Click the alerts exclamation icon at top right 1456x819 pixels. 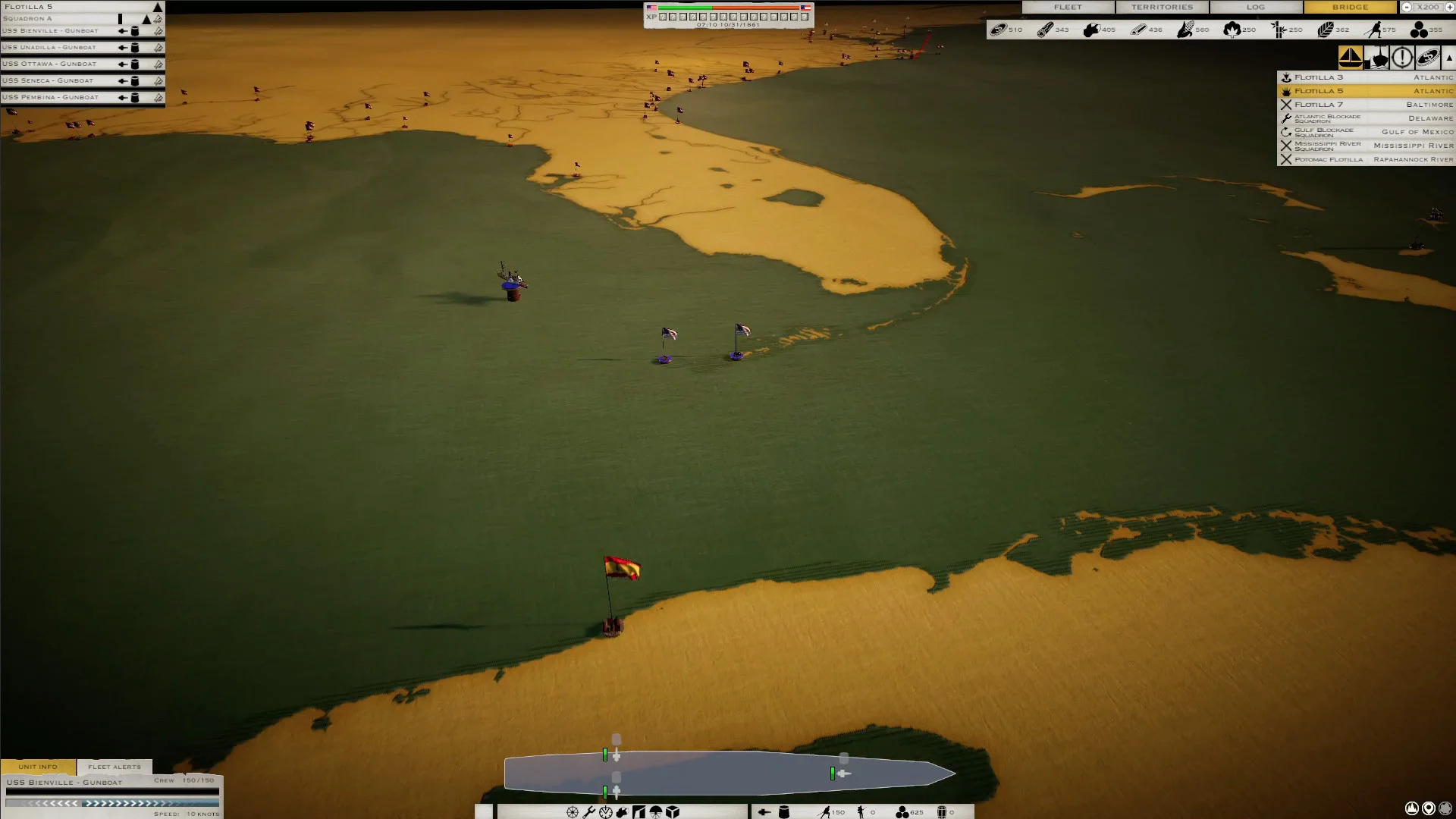tap(1402, 57)
